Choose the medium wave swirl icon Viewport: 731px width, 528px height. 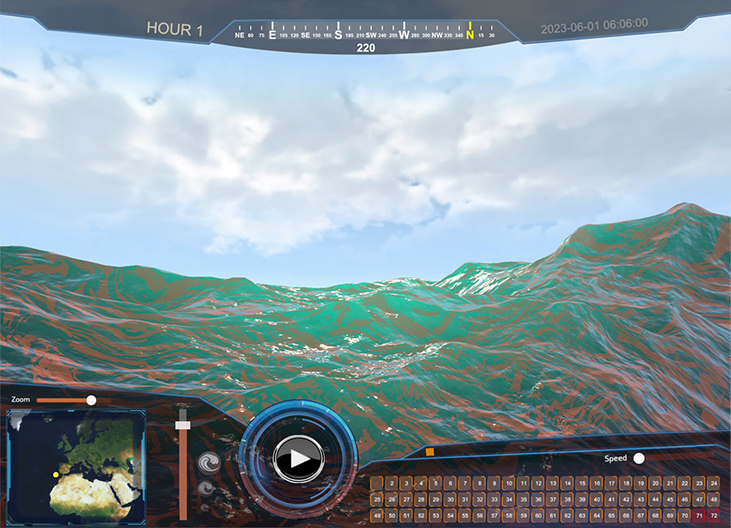(207, 489)
